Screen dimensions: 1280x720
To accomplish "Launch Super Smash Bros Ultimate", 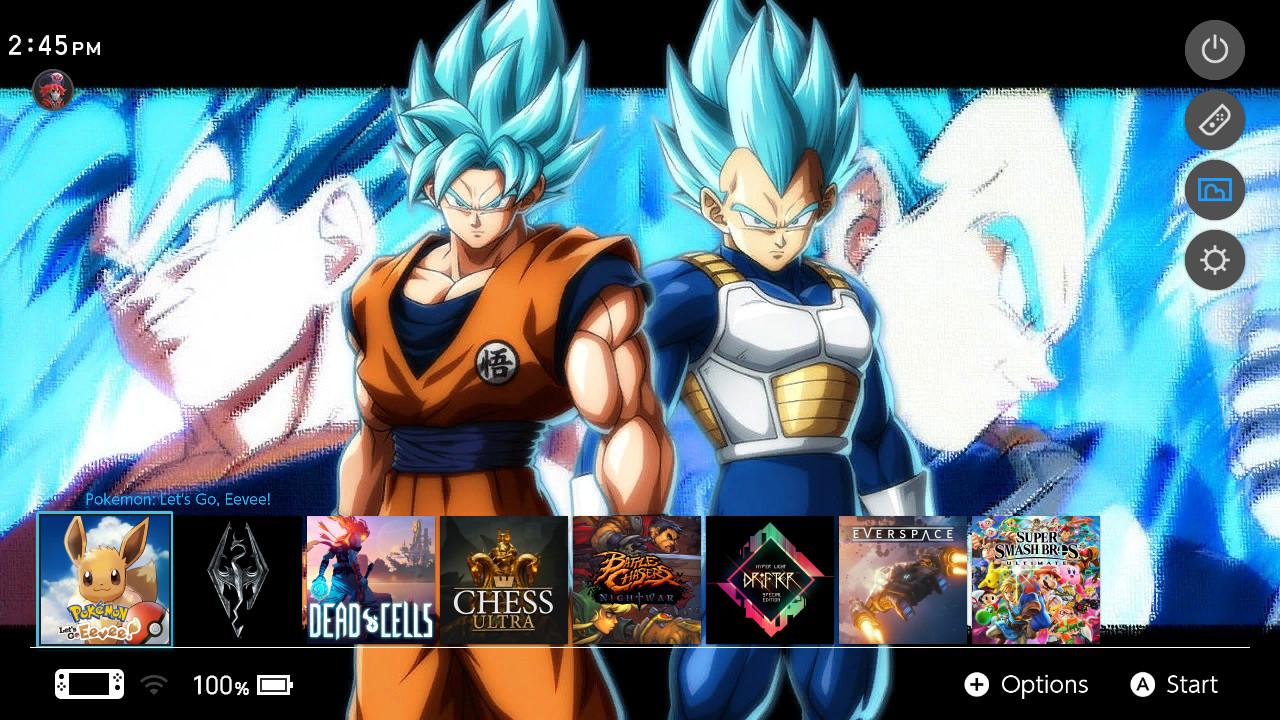I will point(1035,580).
